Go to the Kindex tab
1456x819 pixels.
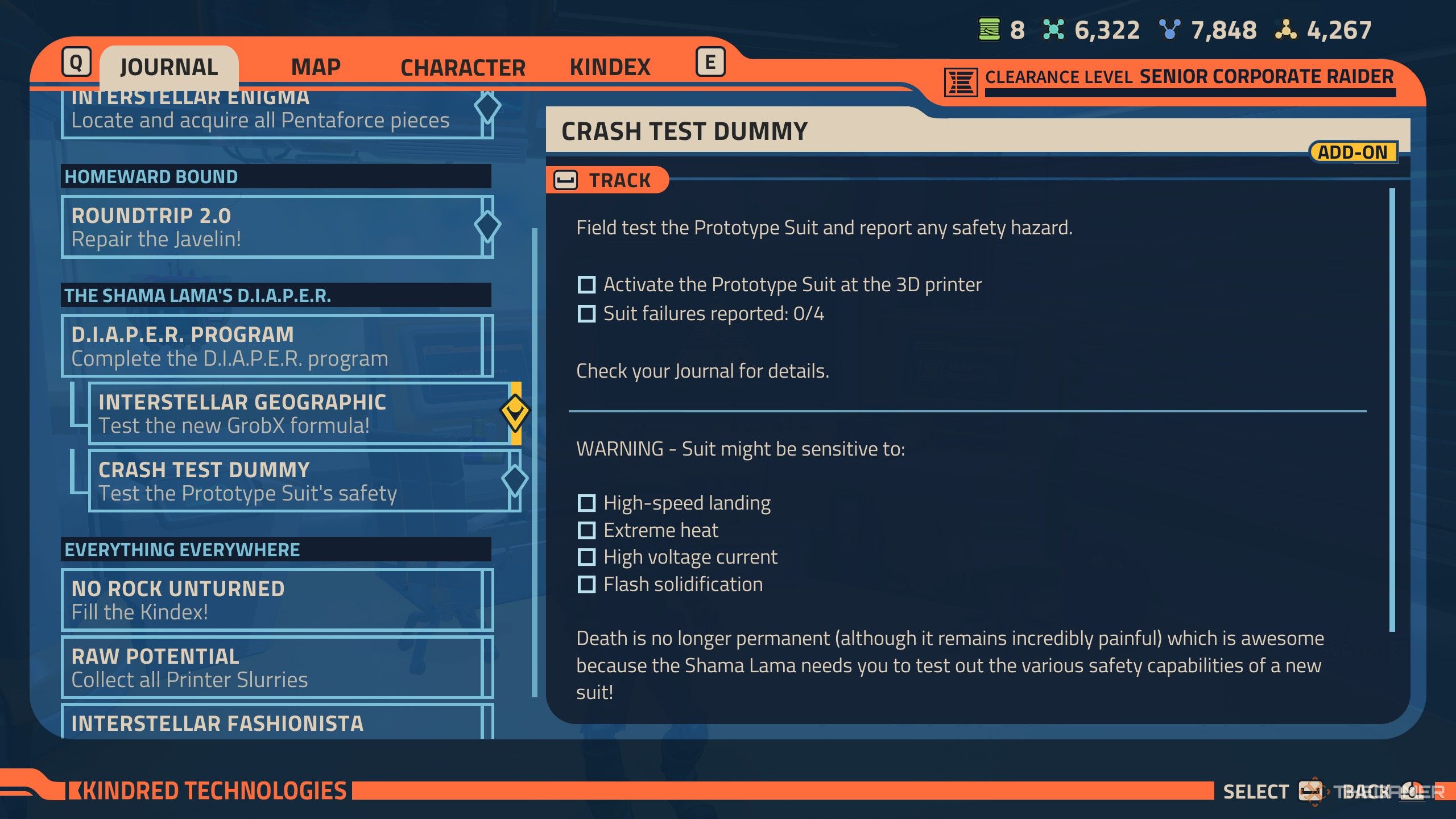pos(610,67)
